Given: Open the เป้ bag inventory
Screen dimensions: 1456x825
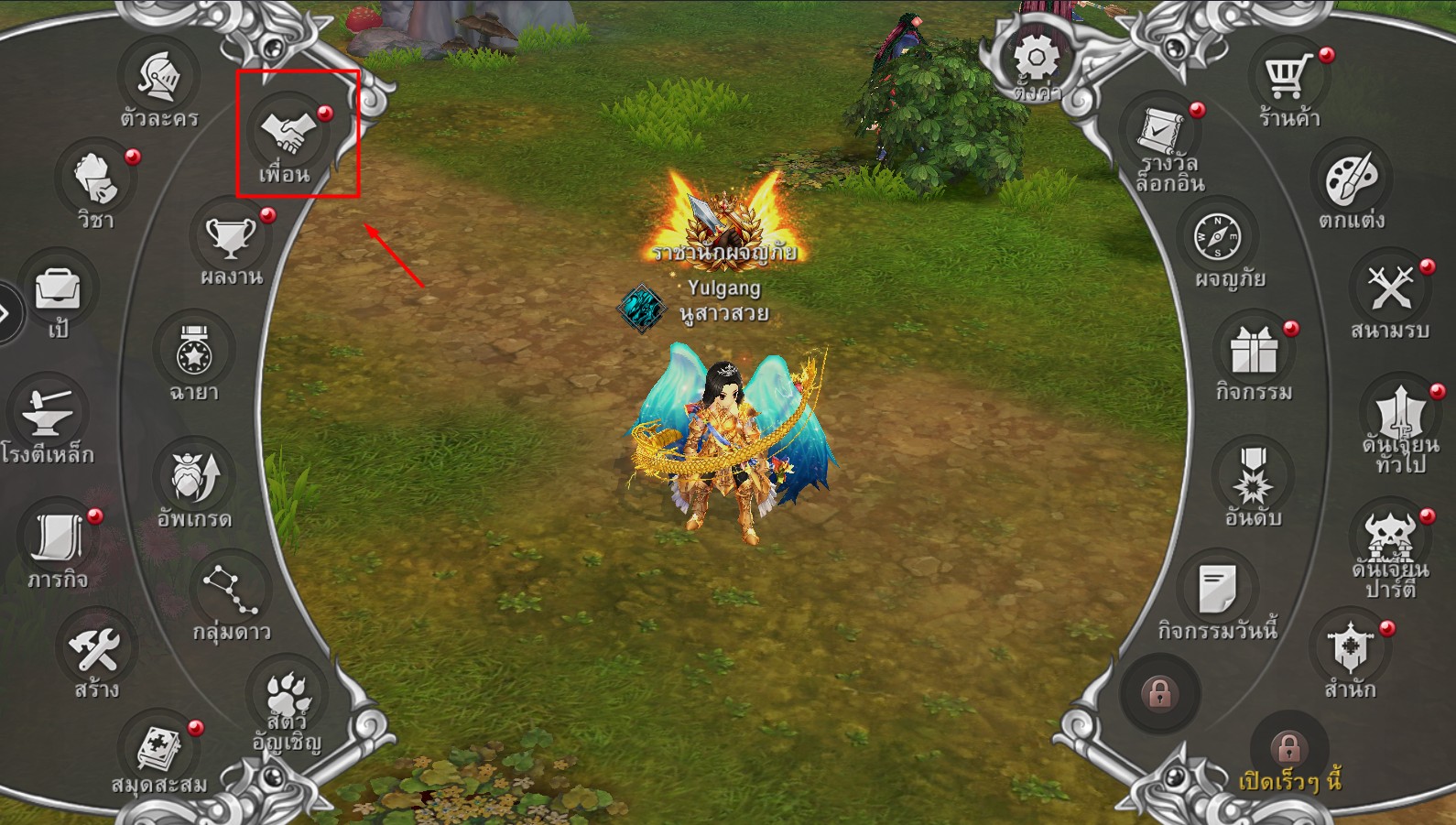Looking at the screenshot, I should pos(58,292).
